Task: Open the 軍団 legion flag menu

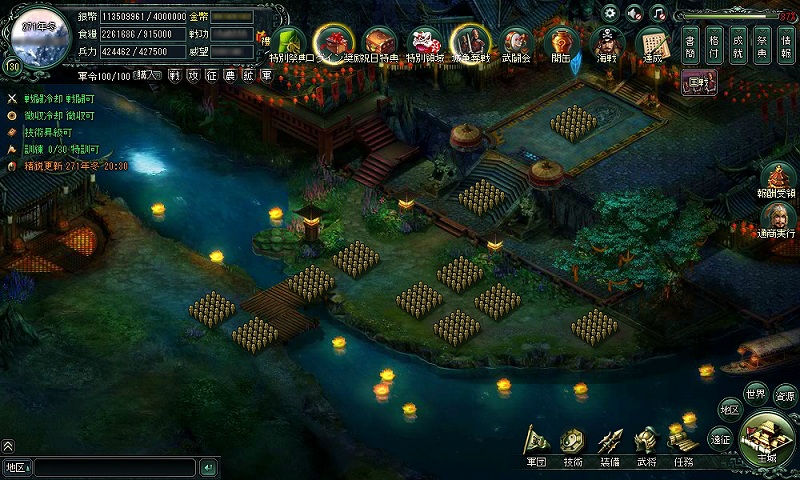Action: pyautogui.click(x=537, y=443)
